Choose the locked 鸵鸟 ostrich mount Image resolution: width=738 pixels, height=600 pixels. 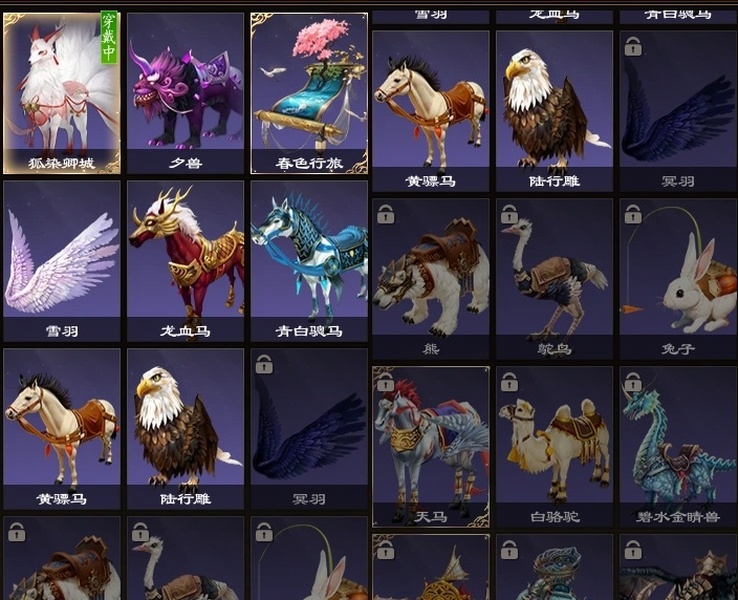(554, 278)
